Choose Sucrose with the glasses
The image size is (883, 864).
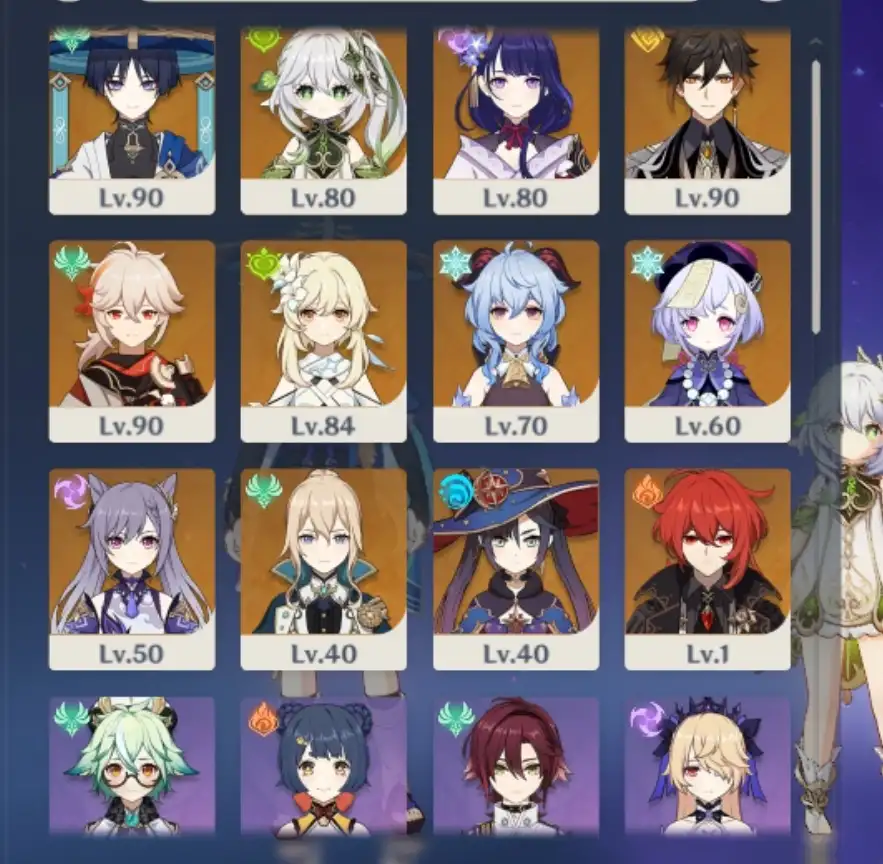click(132, 768)
